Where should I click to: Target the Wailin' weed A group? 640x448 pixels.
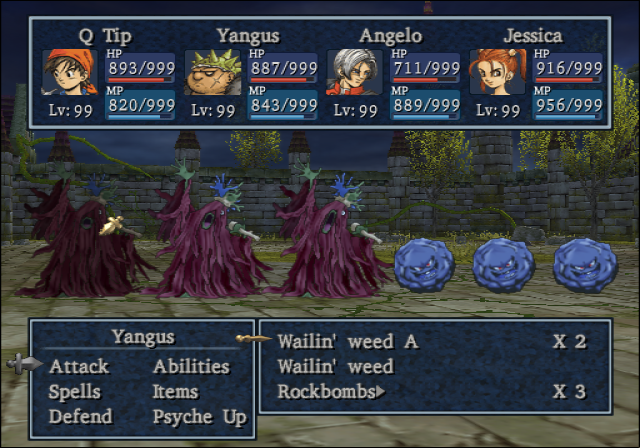347,341
